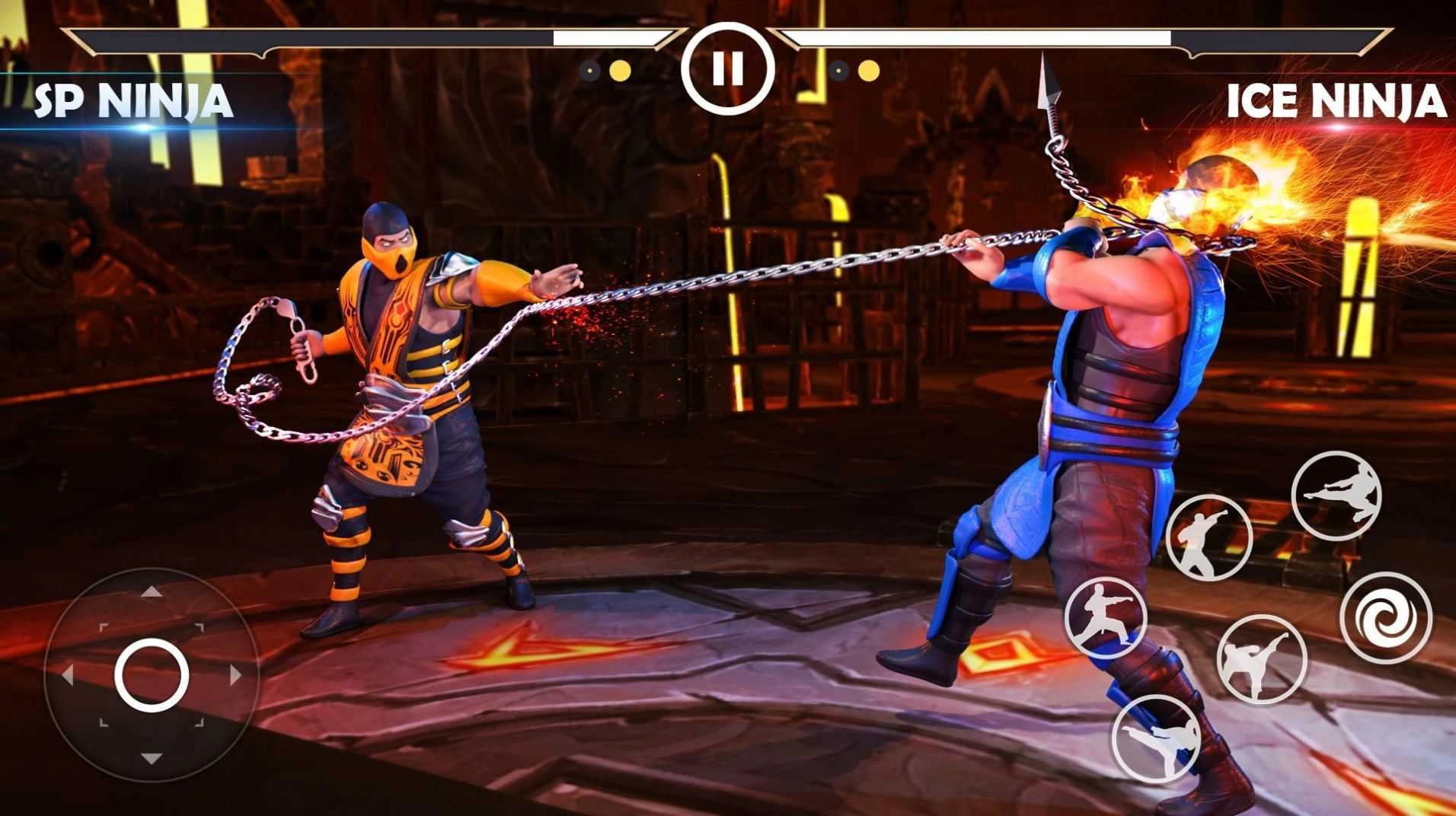The image size is (1456, 816).
Task: Tap the hollow round dot beside Ice Ninja
Action: [x=838, y=70]
